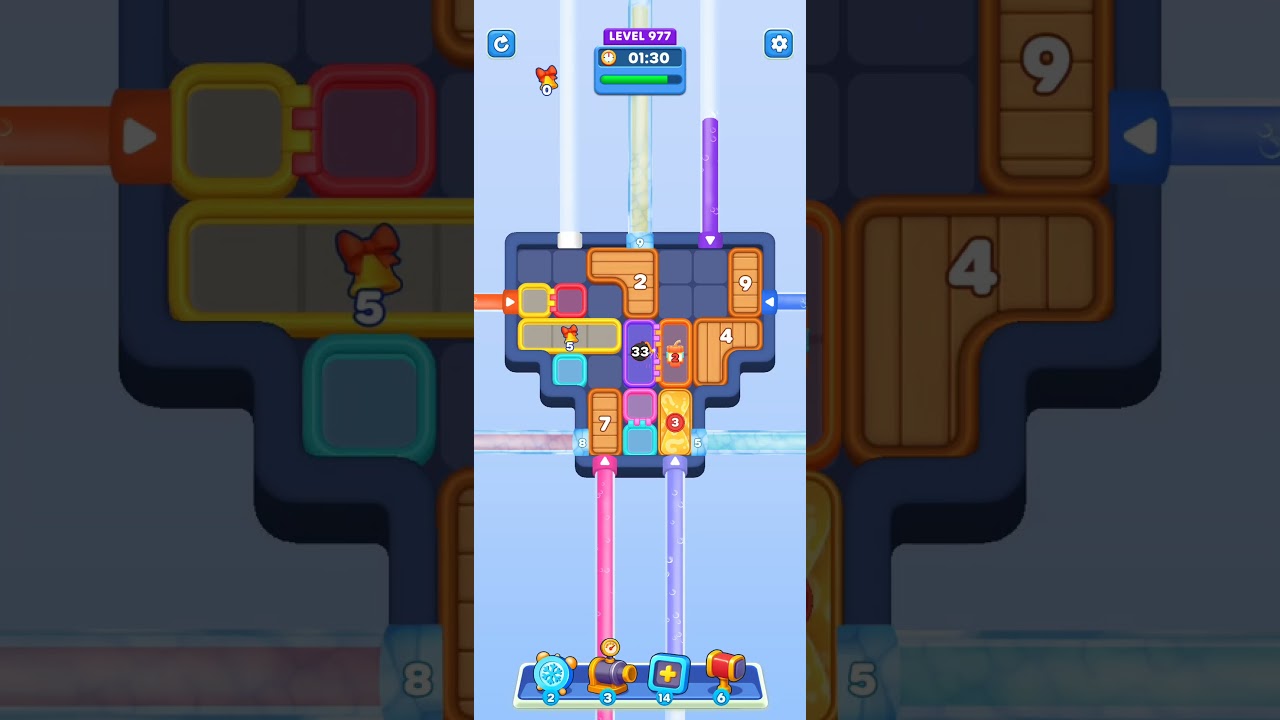Tap the green level progress bar
Viewport: 1280px width, 720px height.
point(641,78)
